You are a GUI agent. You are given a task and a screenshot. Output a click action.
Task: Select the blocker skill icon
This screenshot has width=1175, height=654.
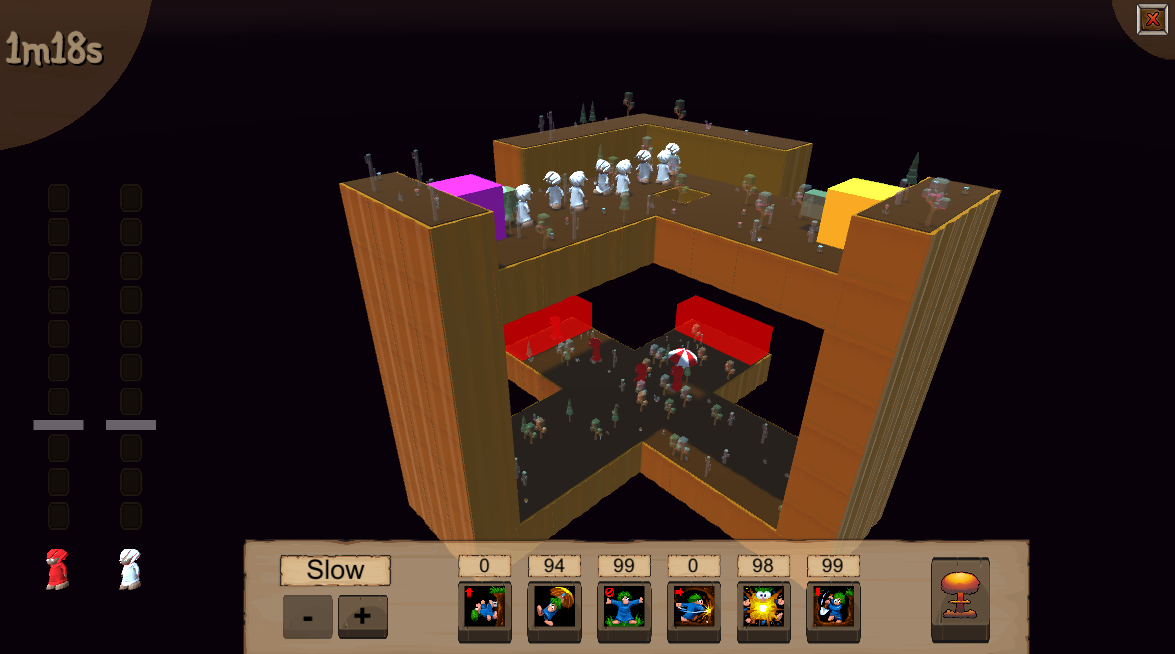[x=624, y=607]
